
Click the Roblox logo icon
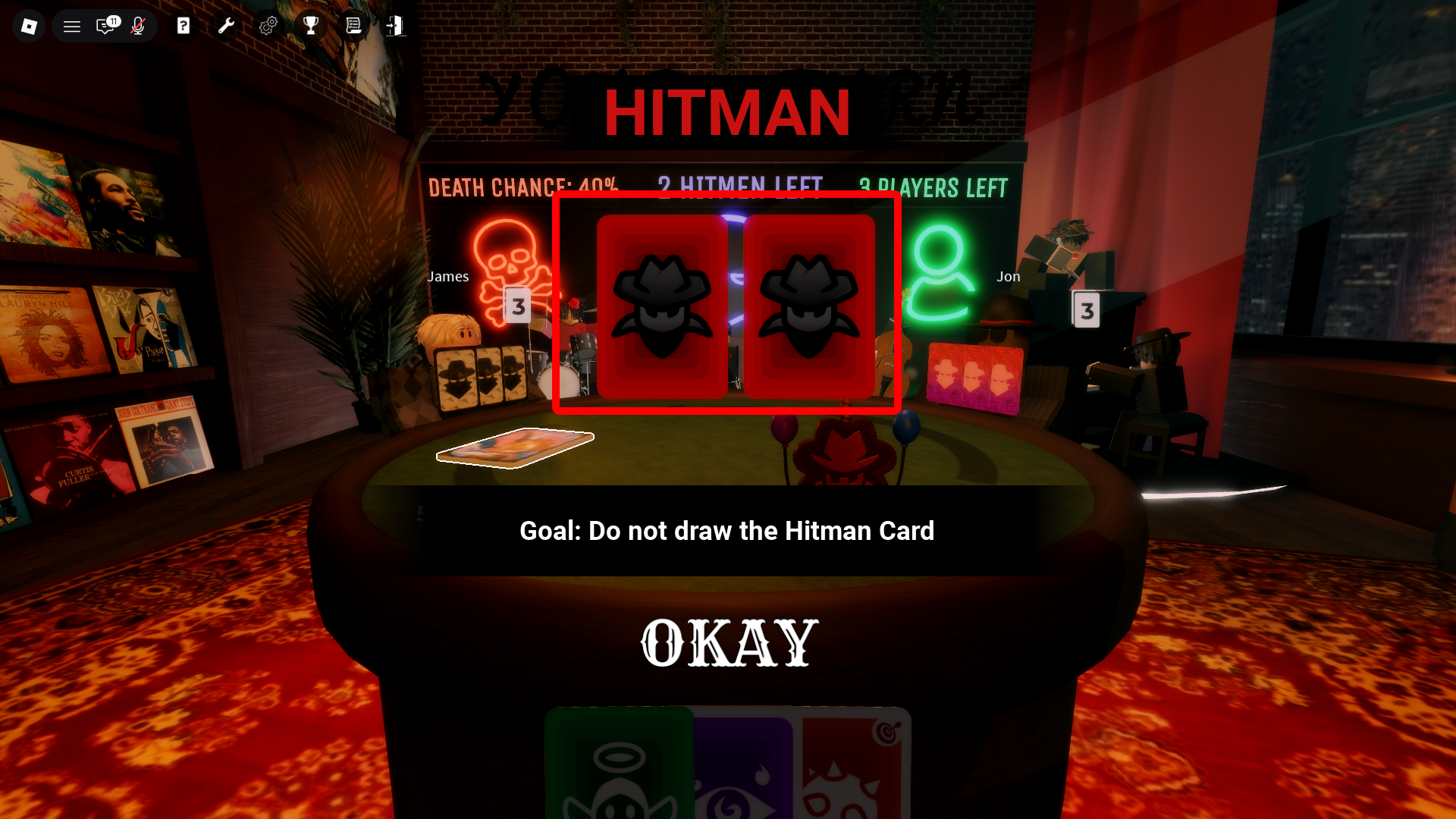(x=28, y=25)
